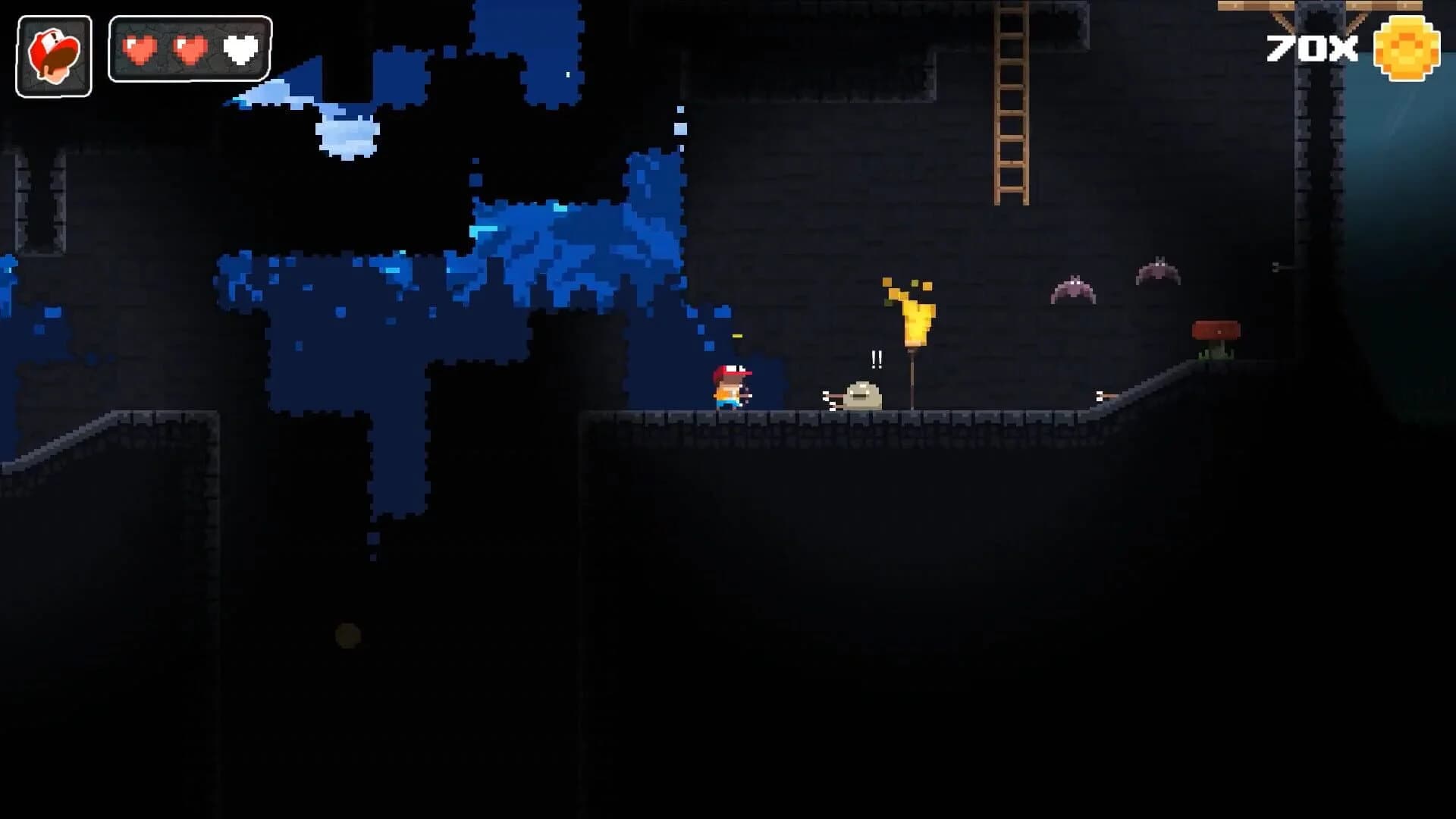This screenshot has width=1456, height=819.
Task: Click the first red heart icon
Action: [140, 49]
